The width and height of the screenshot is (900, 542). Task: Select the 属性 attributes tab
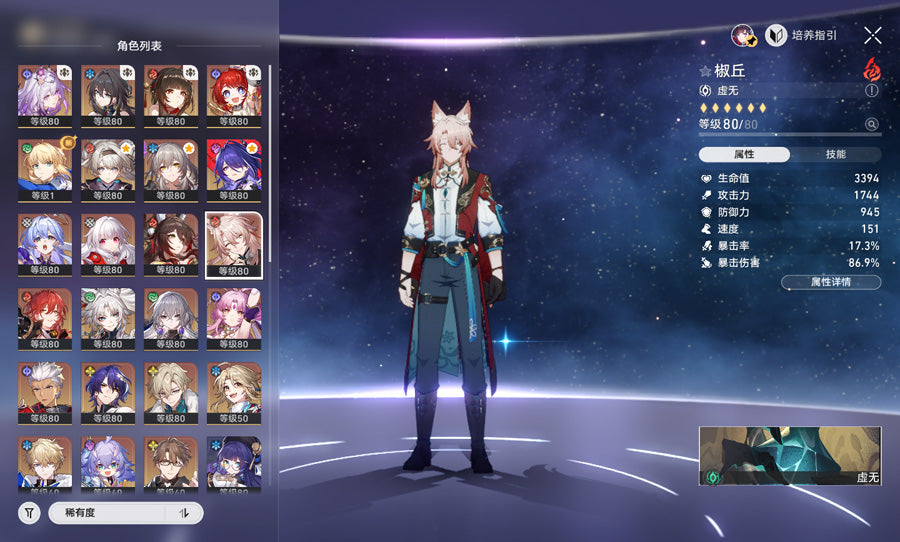pos(744,155)
